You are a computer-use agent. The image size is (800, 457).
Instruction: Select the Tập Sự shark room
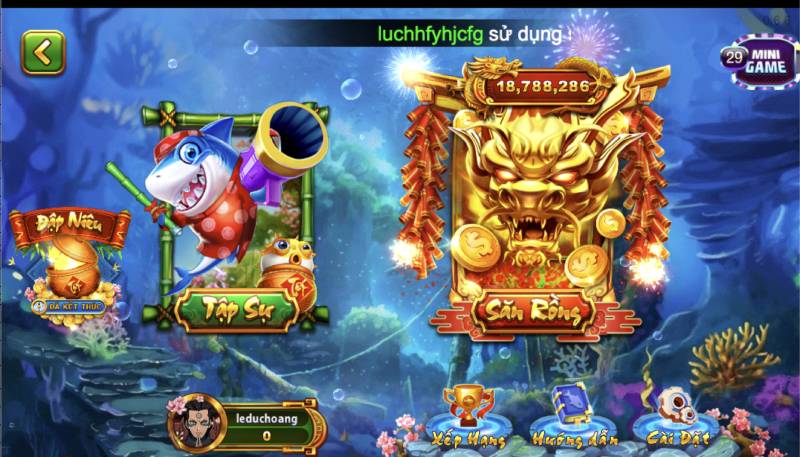(234, 220)
